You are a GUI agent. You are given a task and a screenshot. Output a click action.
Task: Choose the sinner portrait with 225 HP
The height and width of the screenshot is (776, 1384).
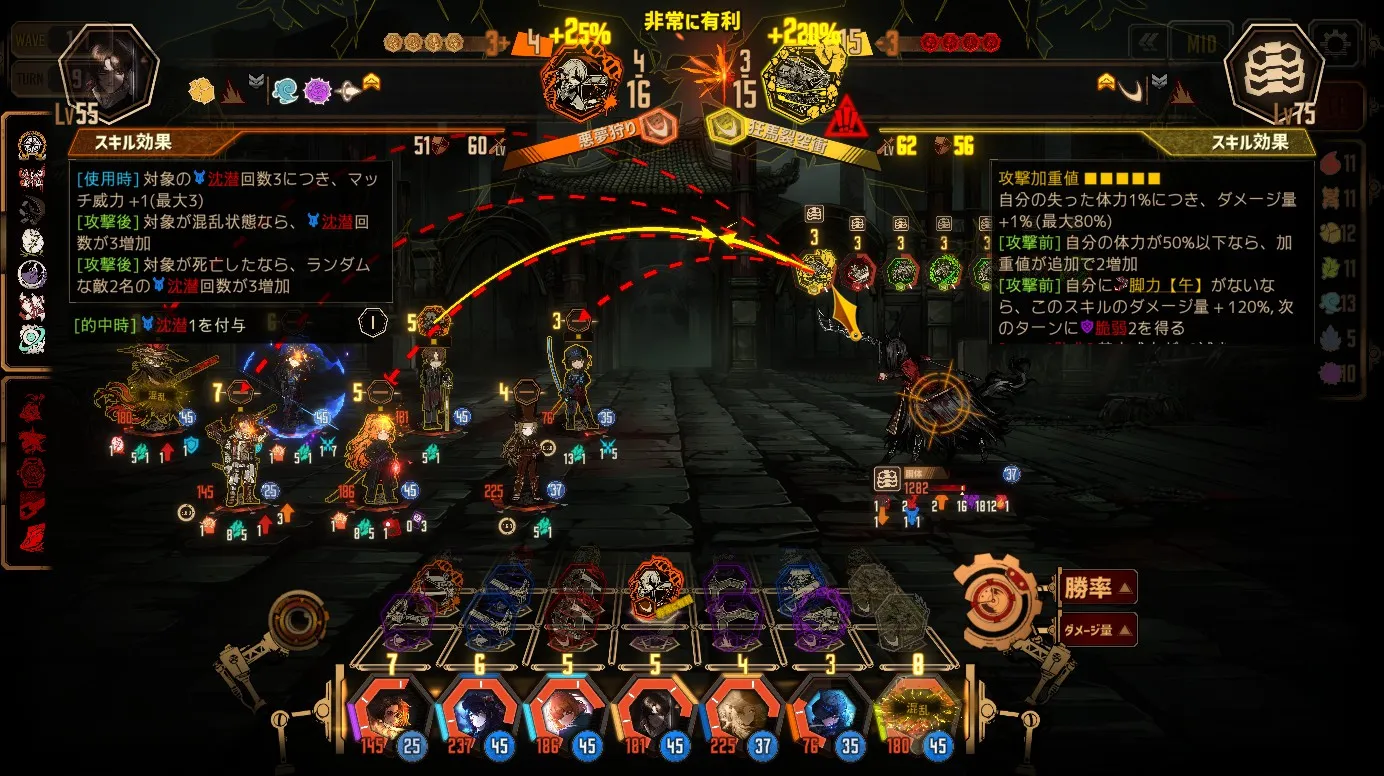[x=742, y=713]
